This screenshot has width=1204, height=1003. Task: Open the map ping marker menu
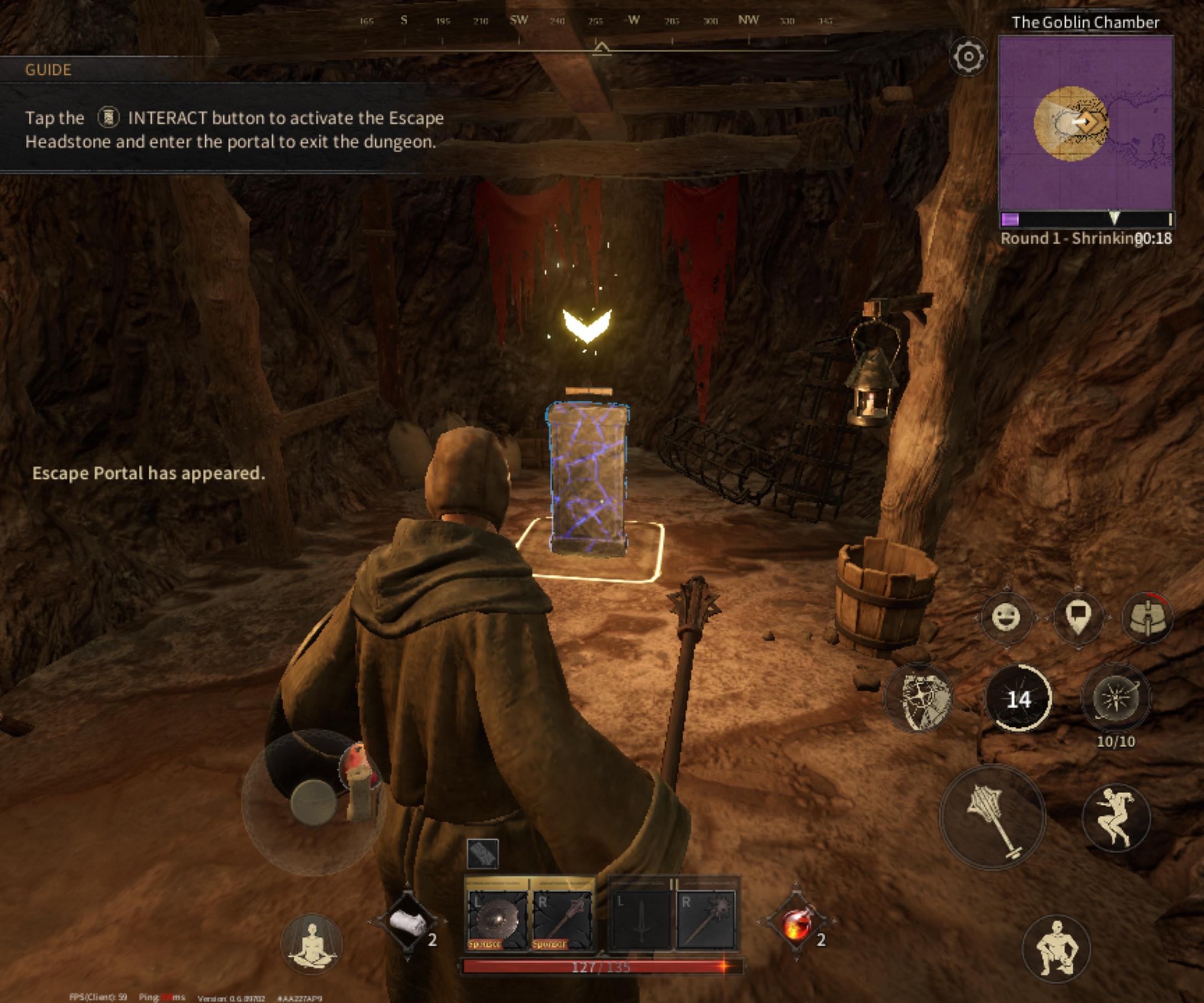point(1078,618)
